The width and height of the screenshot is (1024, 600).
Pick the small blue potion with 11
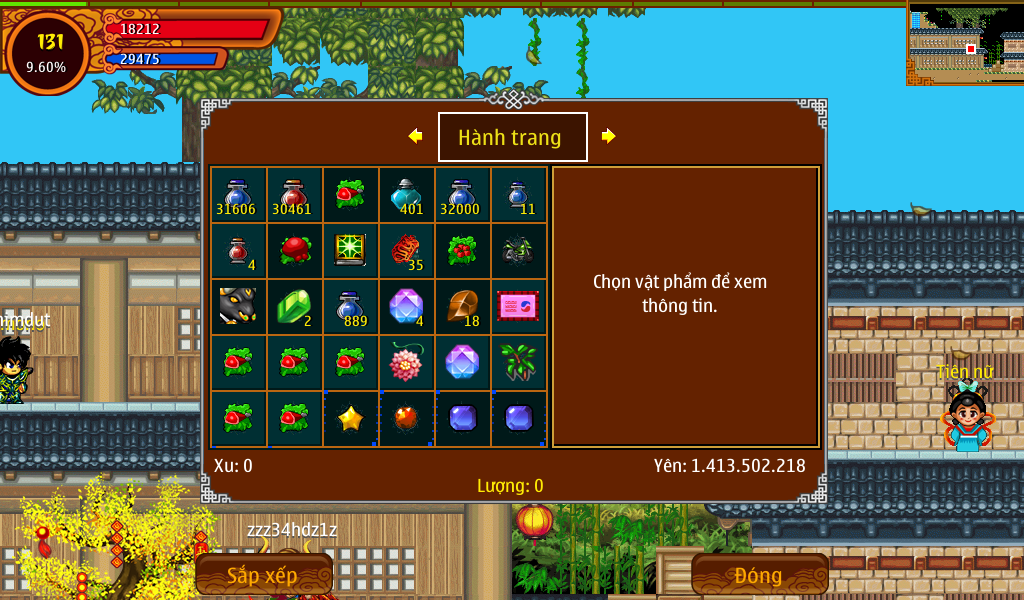518,195
